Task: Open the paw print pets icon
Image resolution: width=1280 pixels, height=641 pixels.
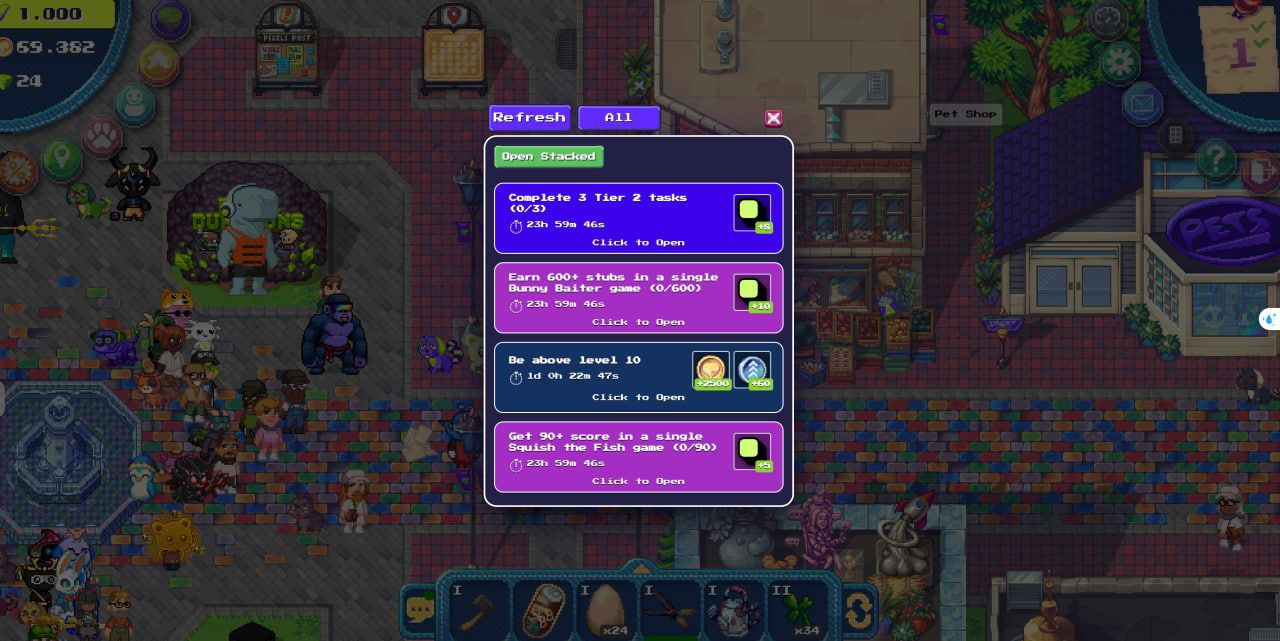Action: pos(101,135)
